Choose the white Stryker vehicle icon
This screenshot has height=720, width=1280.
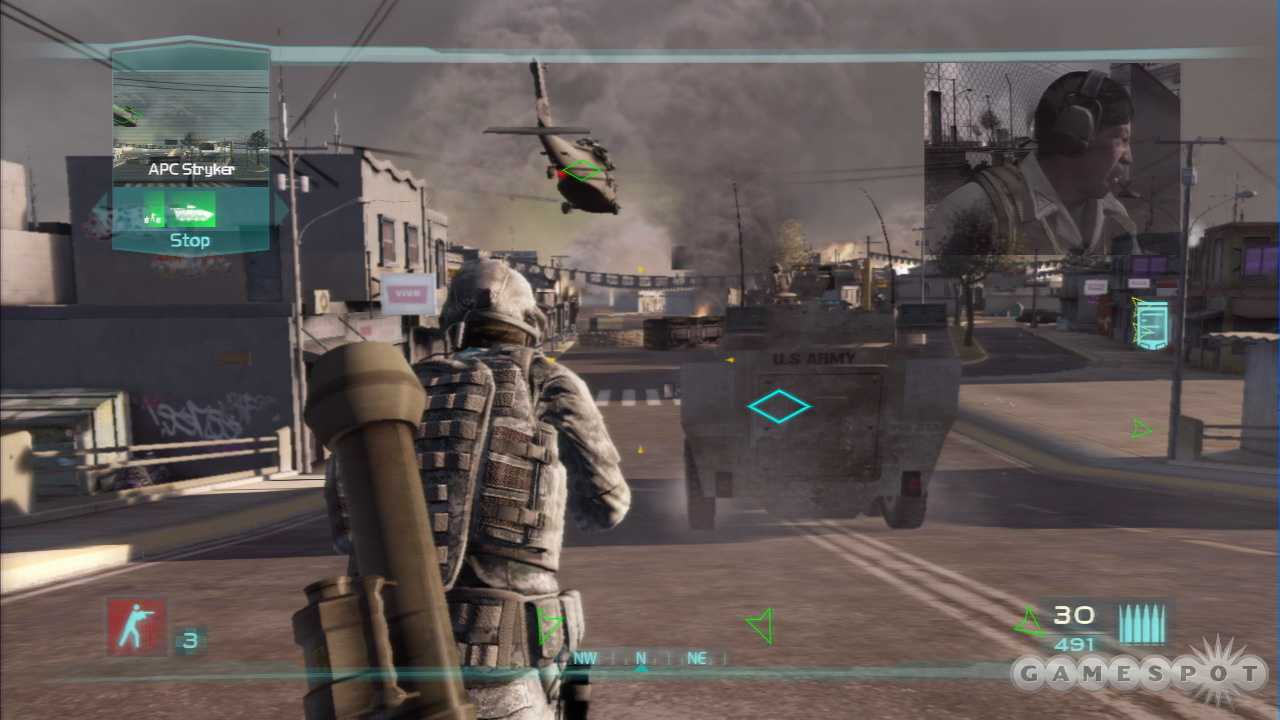[190, 212]
